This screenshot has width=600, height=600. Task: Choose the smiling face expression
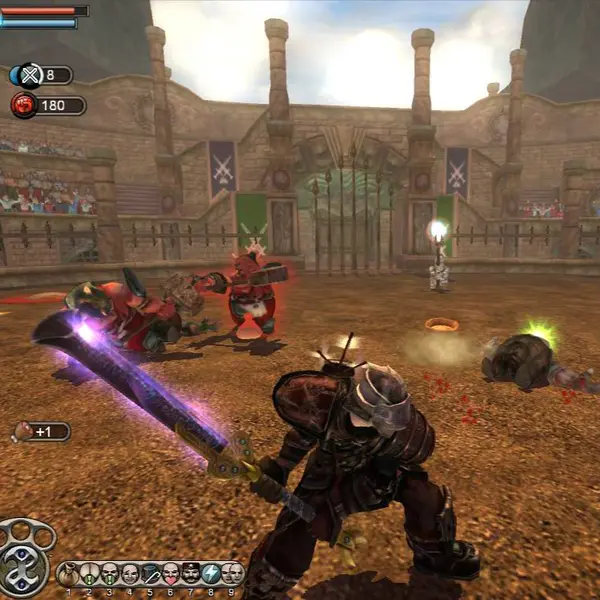(130, 573)
